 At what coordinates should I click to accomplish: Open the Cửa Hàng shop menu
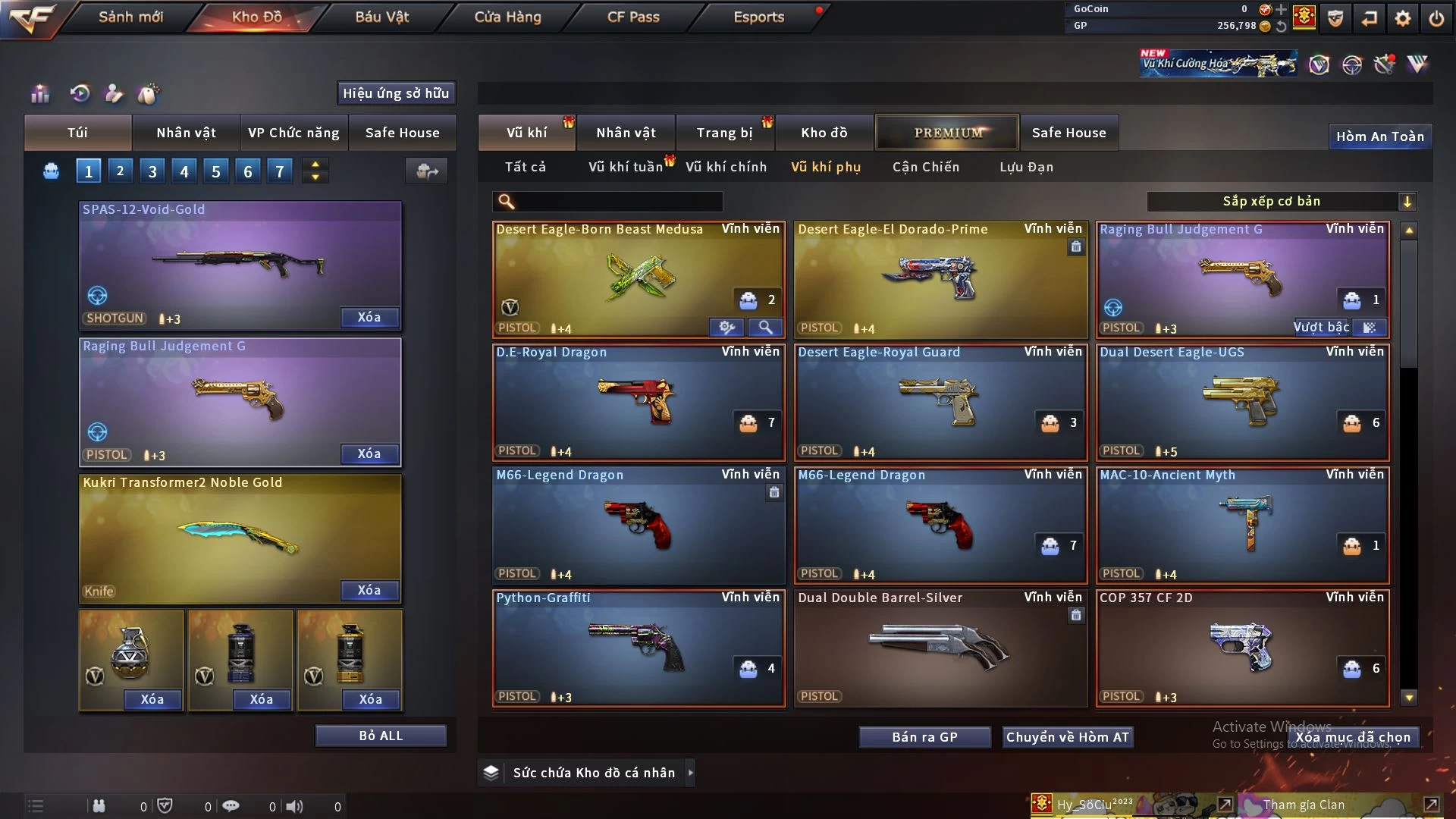coord(507,17)
